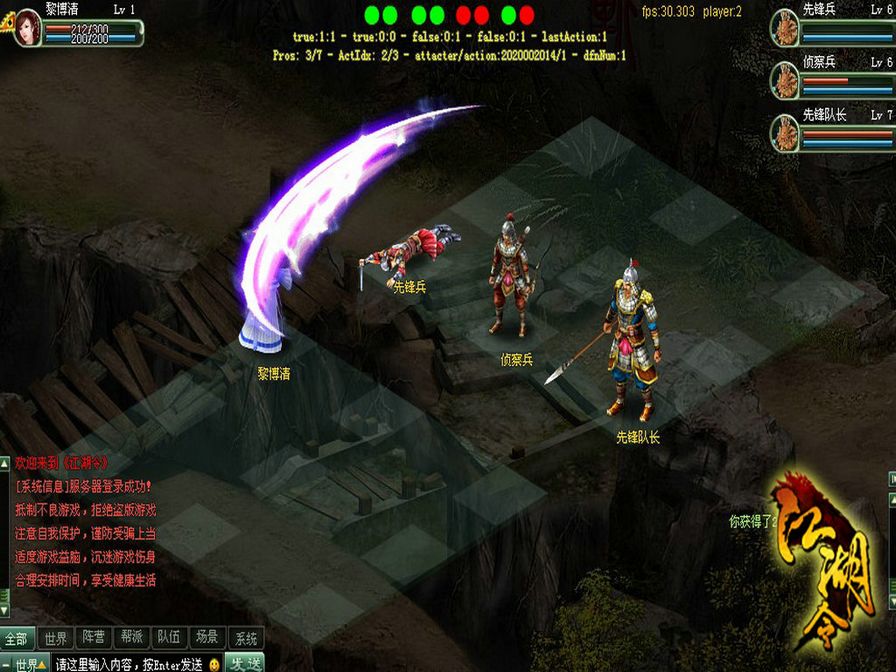Send the chat message with 发送
This screenshot has height=672, width=896.
[x=244, y=664]
